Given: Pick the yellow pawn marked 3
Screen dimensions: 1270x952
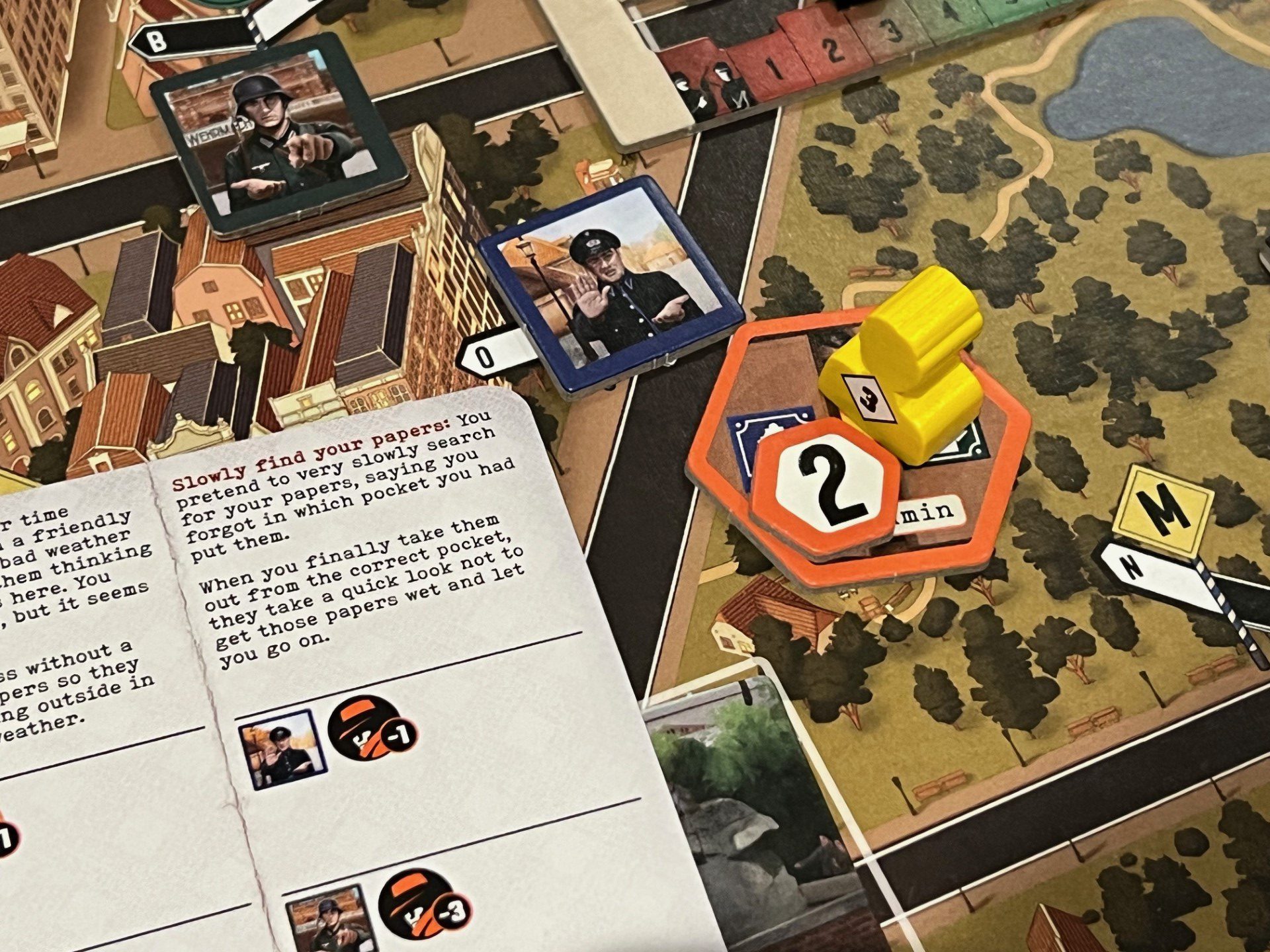Looking at the screenshot, I should [x=906, y=367].
